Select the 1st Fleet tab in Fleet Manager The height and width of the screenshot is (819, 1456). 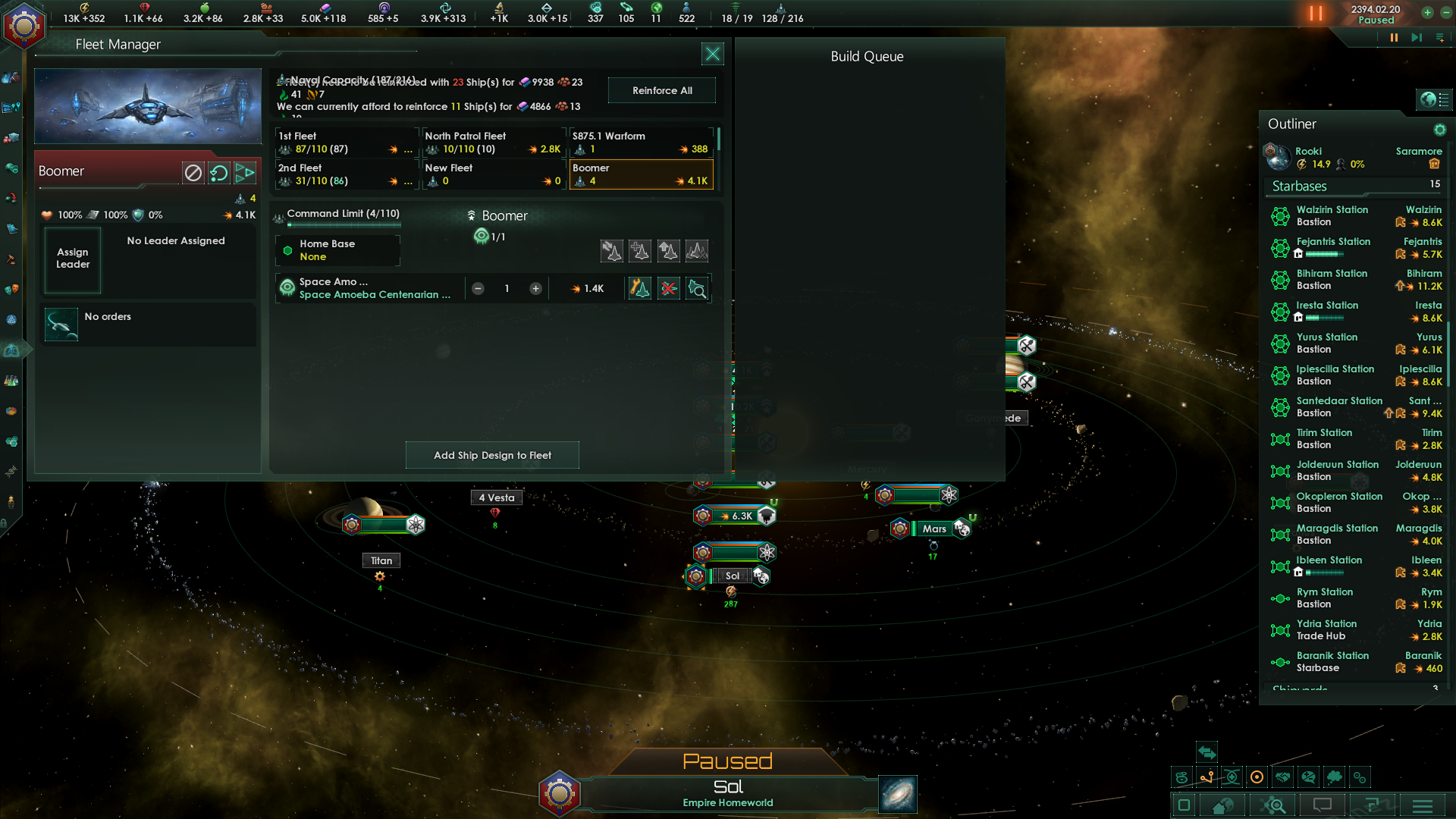click(341, 143)
